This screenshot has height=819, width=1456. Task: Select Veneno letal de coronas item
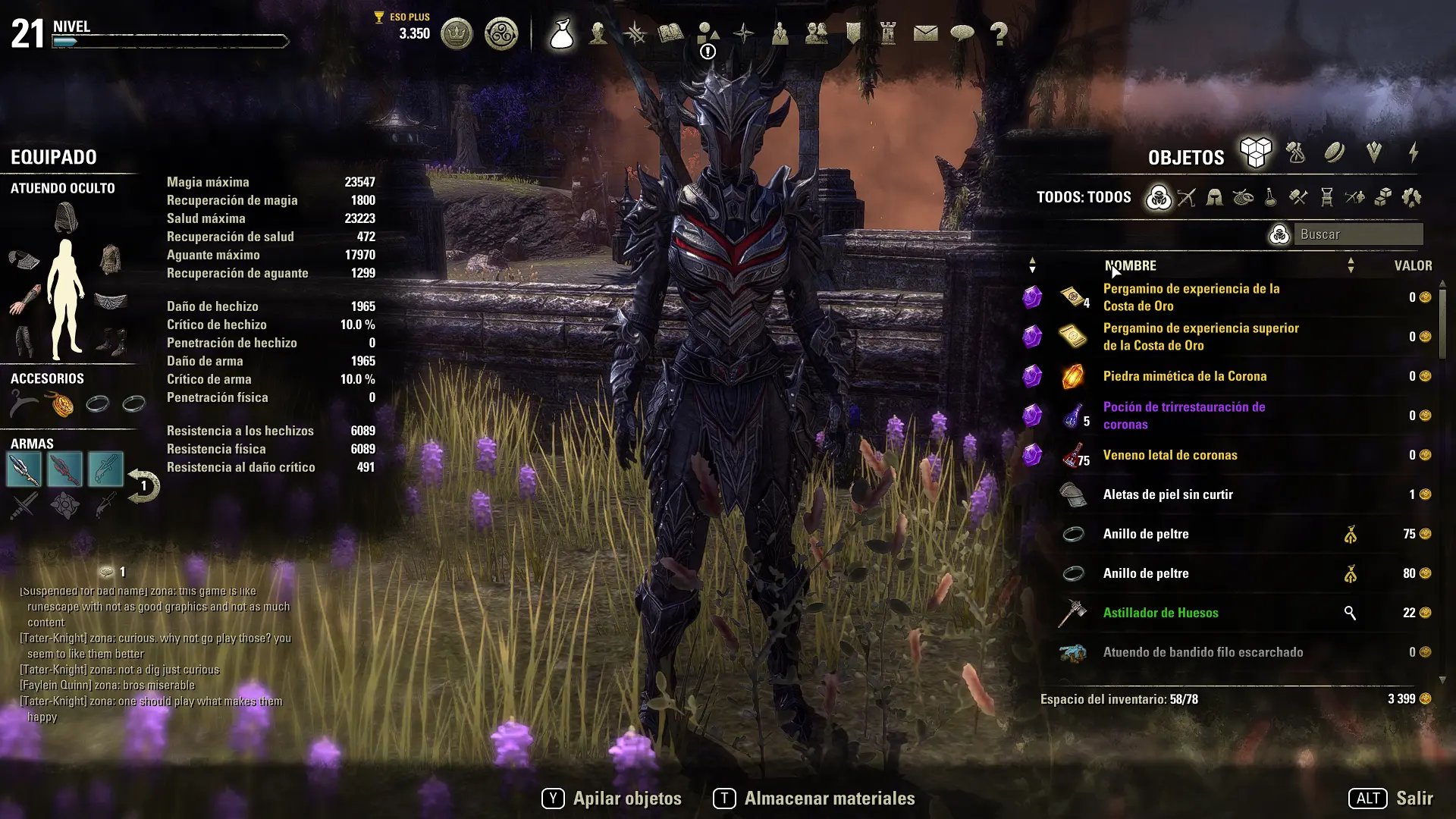pyautogui.click(x=1169, y=455)
